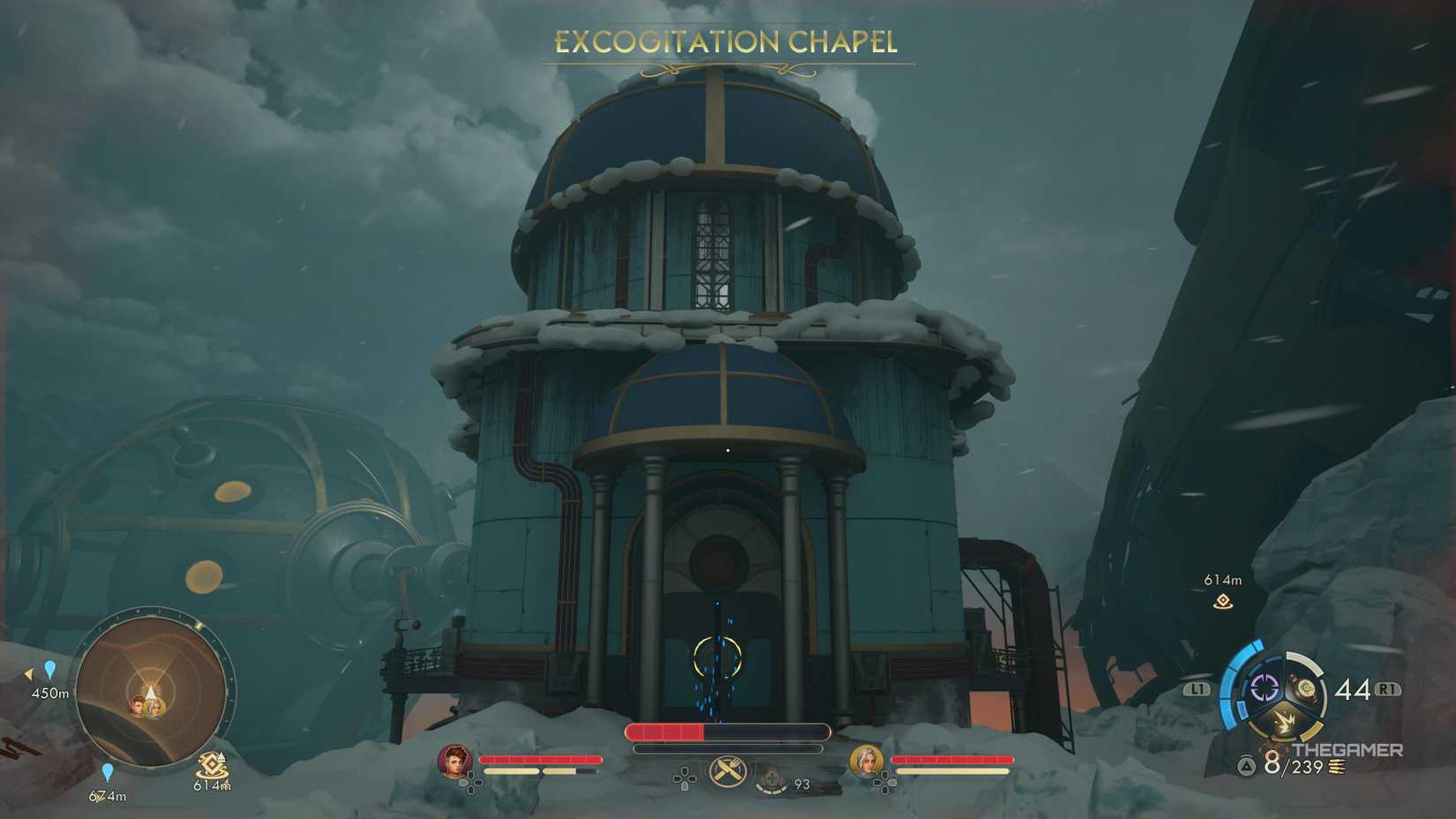Click the crossed-utensils provisions icon
This screenshot has height=819, width=1456.
pyautogui.click(x=728, y=770)
